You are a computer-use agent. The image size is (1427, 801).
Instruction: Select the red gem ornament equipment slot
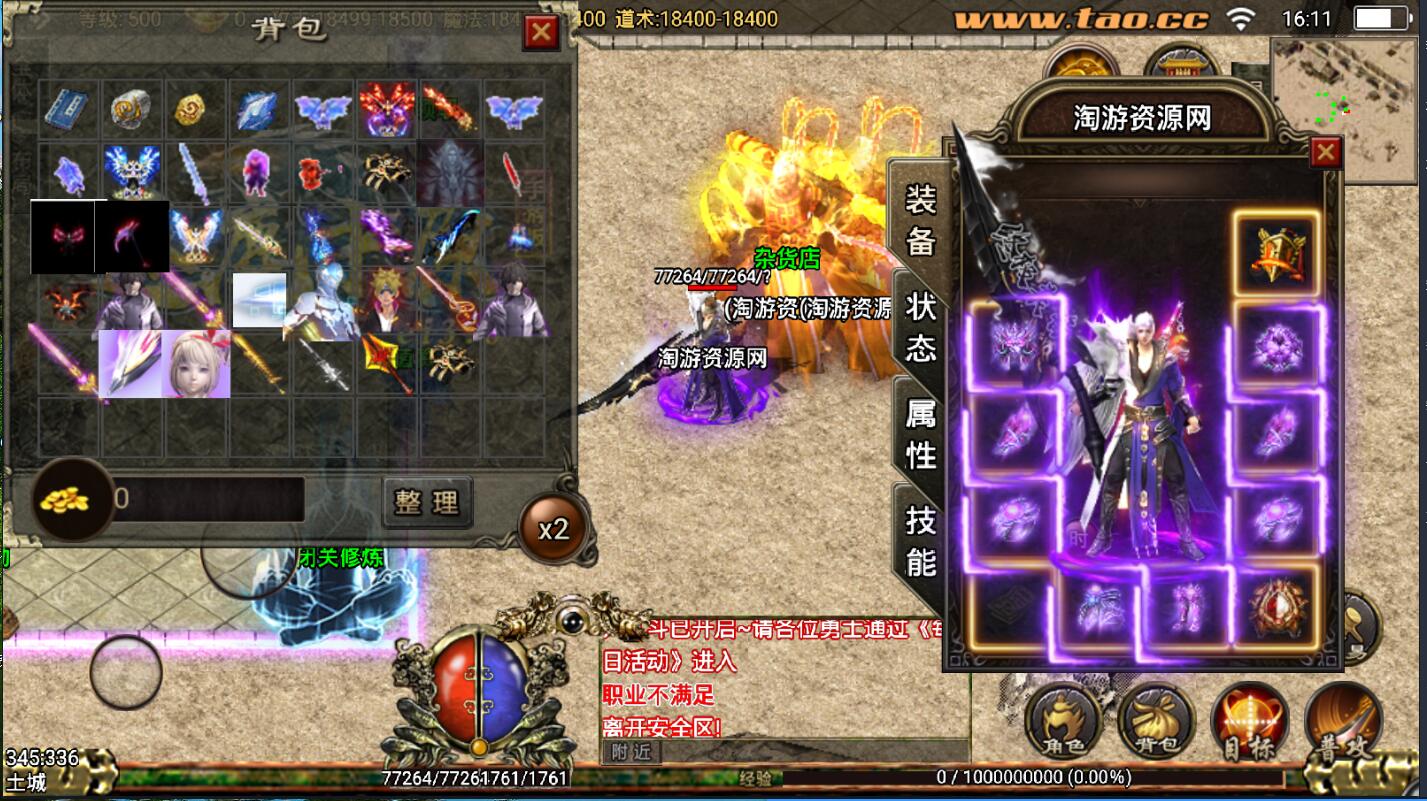coord(1275,604)
